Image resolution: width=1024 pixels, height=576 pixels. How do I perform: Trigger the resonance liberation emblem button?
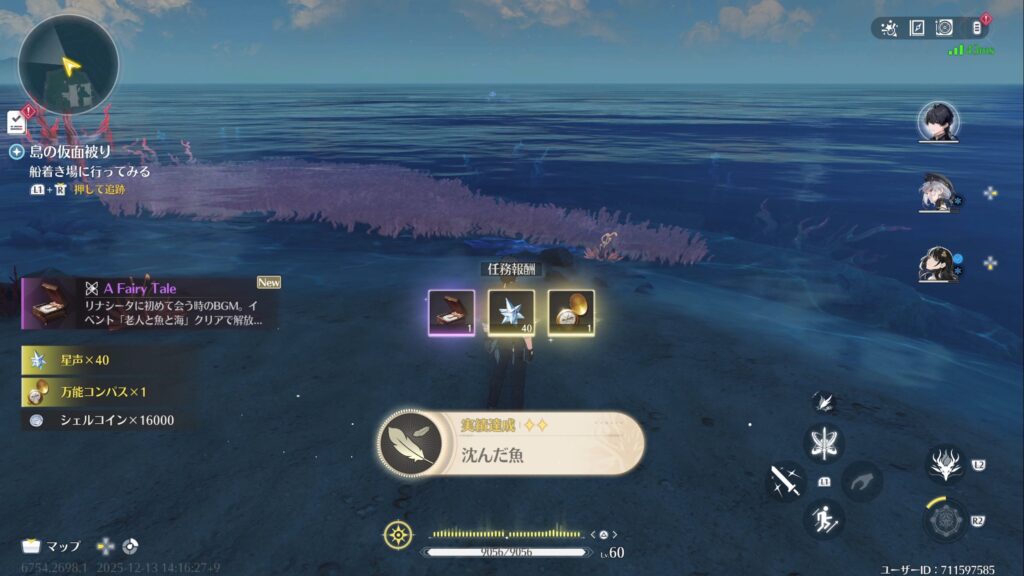point(944,520)
